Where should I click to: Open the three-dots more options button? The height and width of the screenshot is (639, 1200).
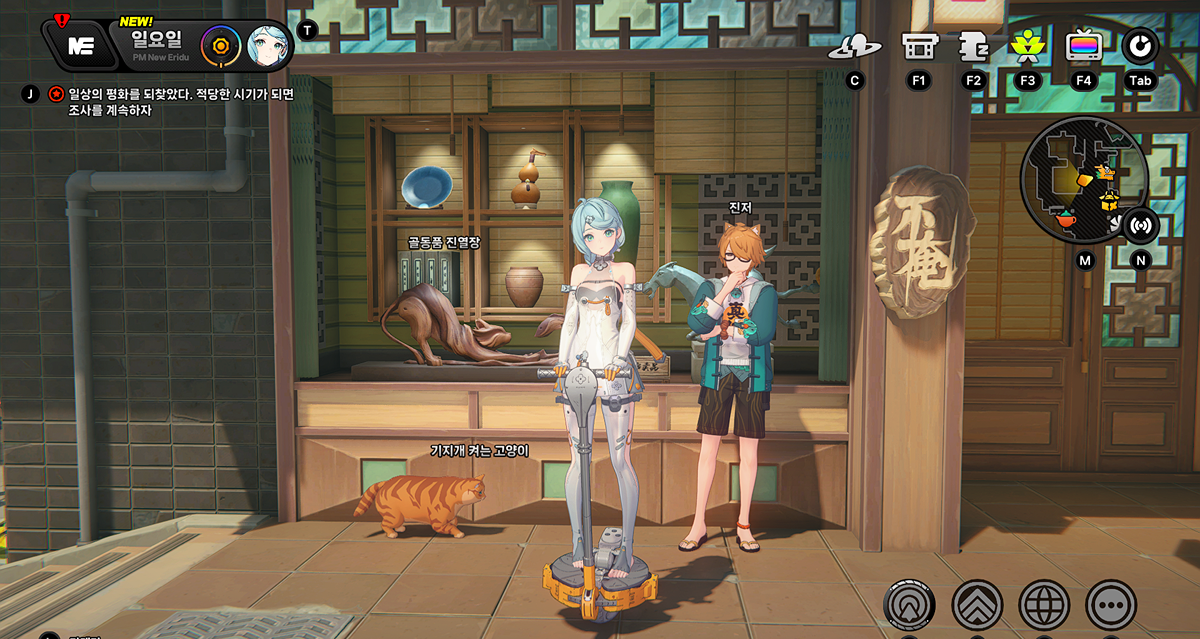[1111, 604]
